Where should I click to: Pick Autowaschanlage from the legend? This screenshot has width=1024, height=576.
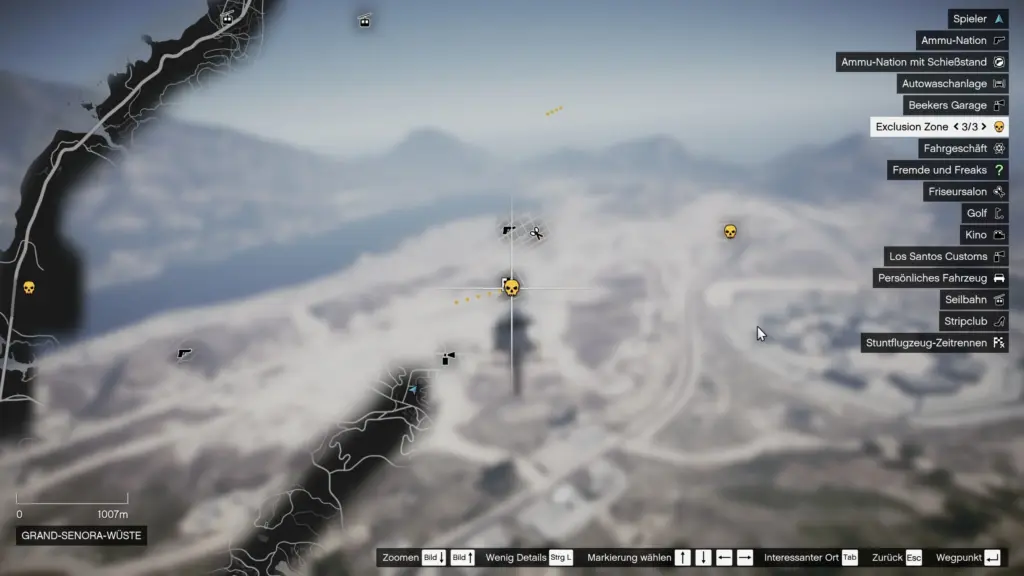[951, 84]
